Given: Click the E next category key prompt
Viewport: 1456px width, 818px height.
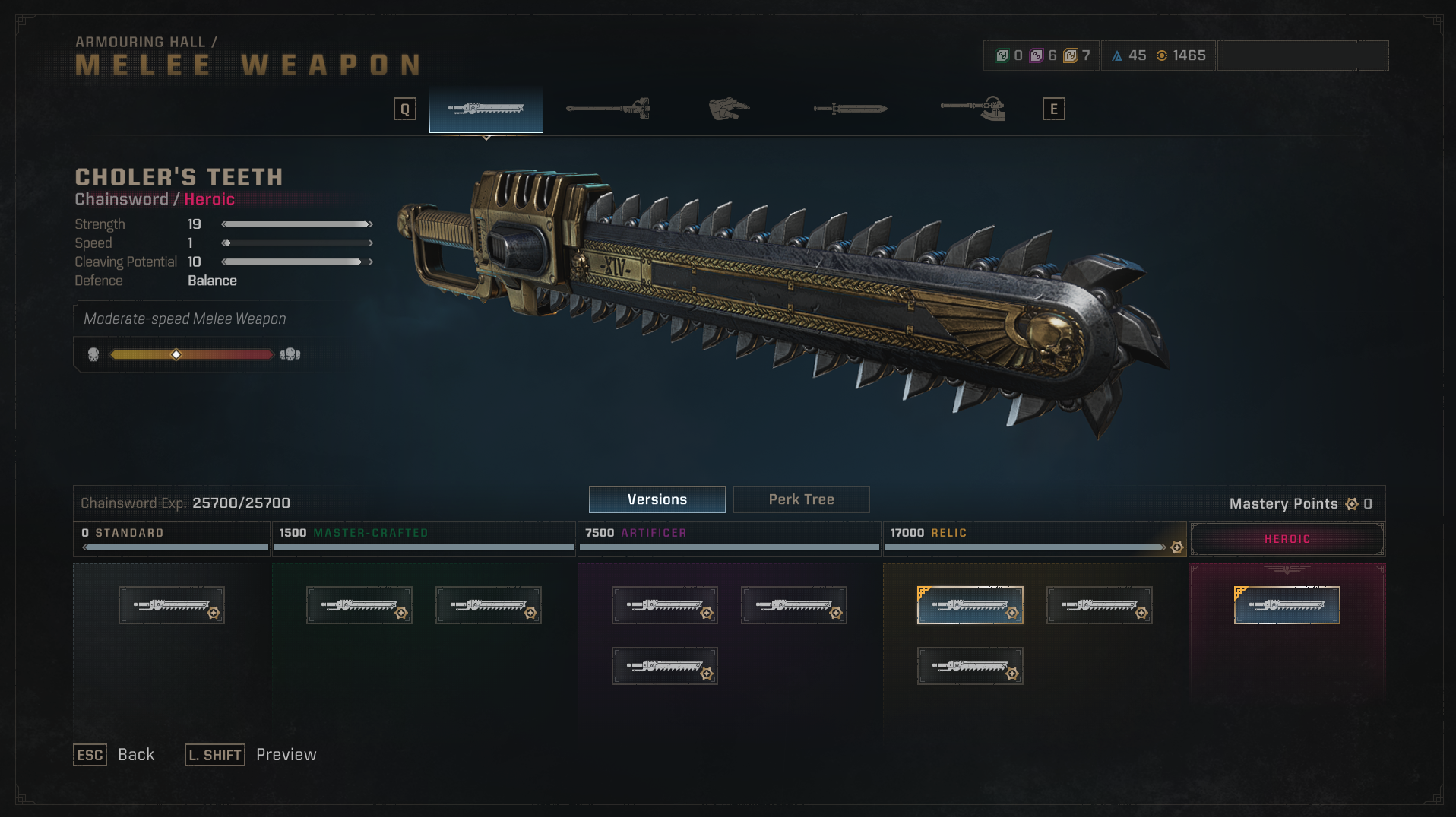Looking at the screenshot, I should pyautogui.click(x=1053, y=109).
